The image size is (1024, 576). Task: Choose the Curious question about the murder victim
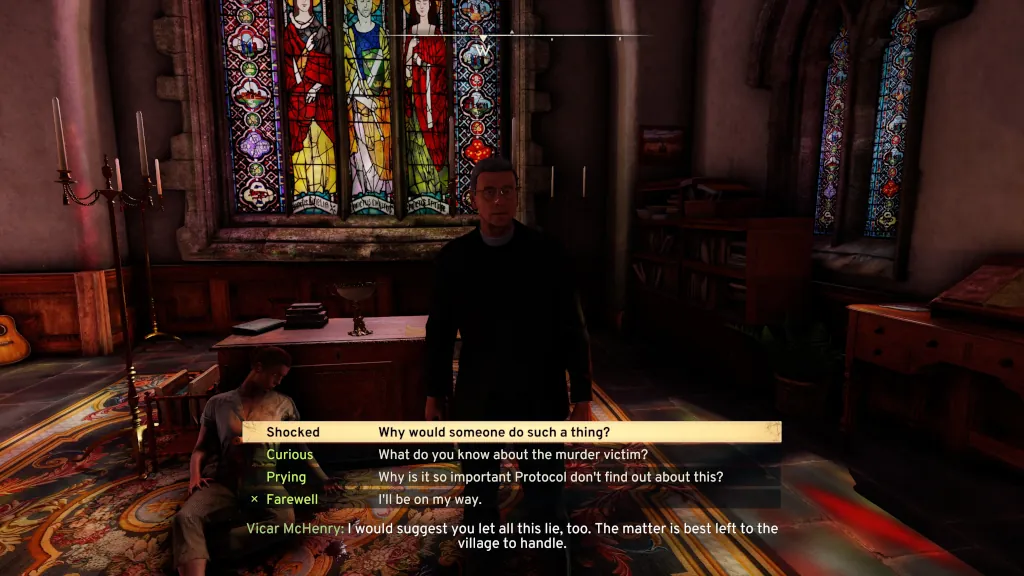(x=511, y=455)
